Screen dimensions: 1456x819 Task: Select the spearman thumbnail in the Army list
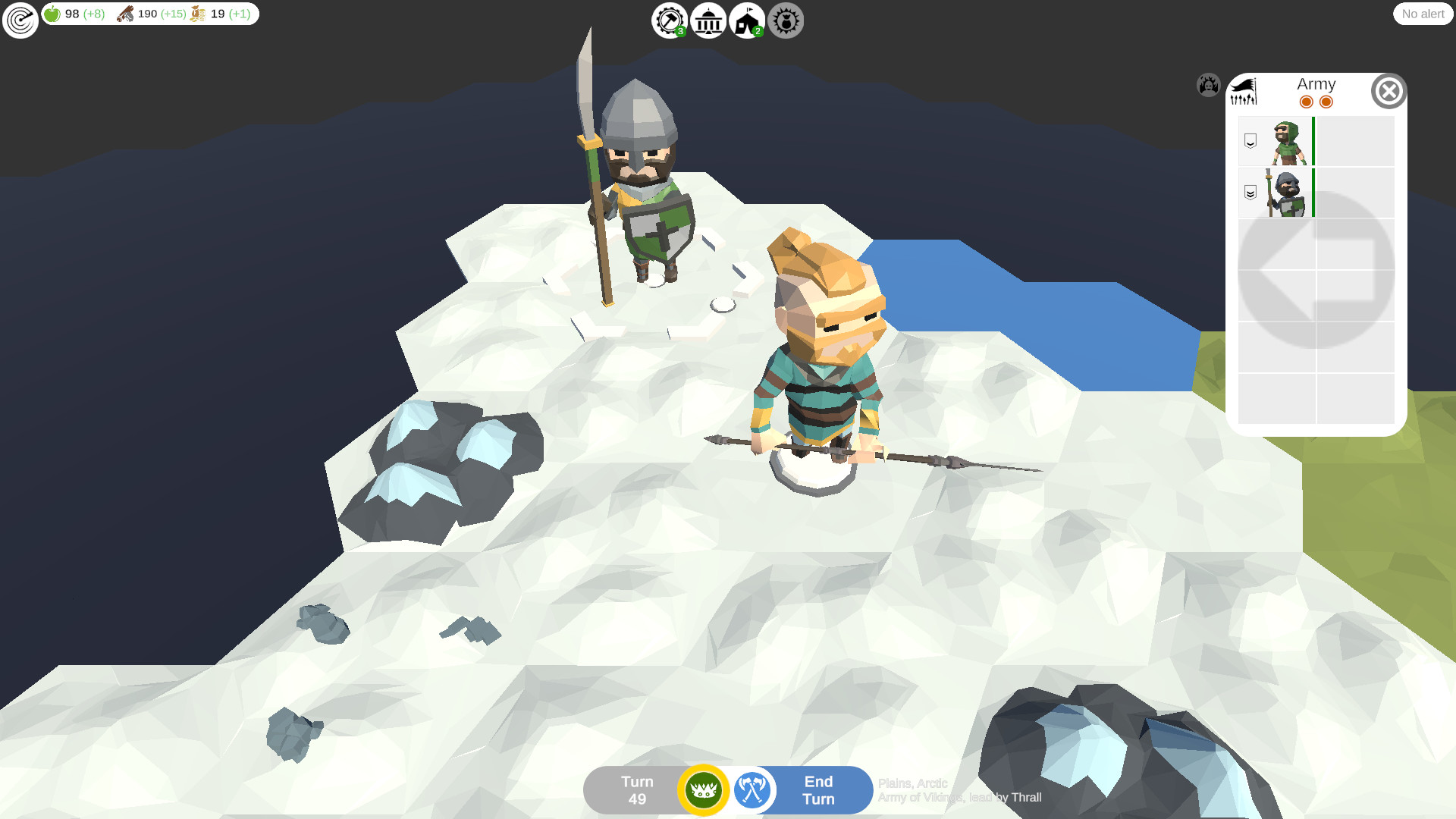(1287, 192)
